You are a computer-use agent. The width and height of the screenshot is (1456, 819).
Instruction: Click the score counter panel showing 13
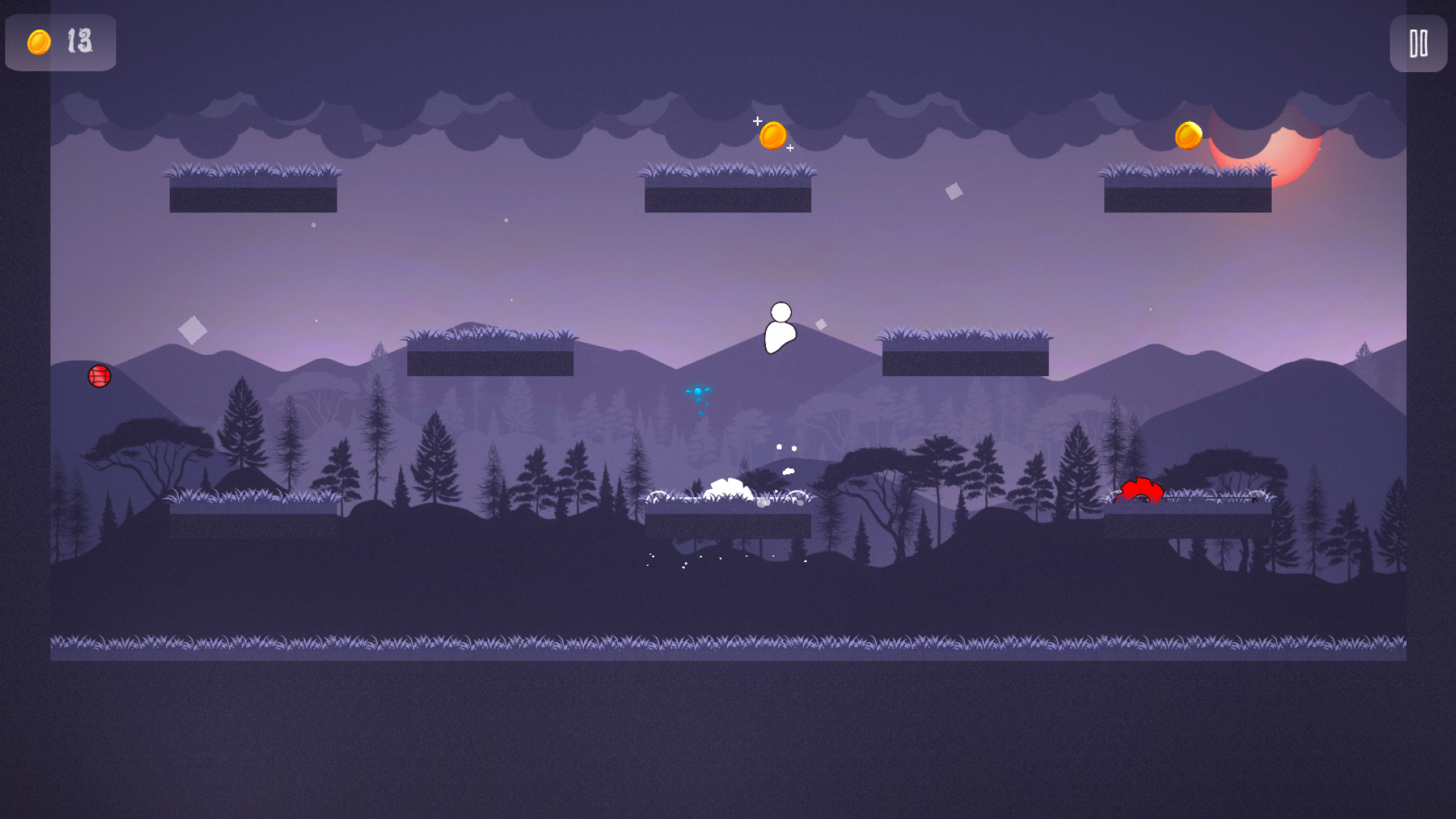pyautogui.click(x=60, y=42)
